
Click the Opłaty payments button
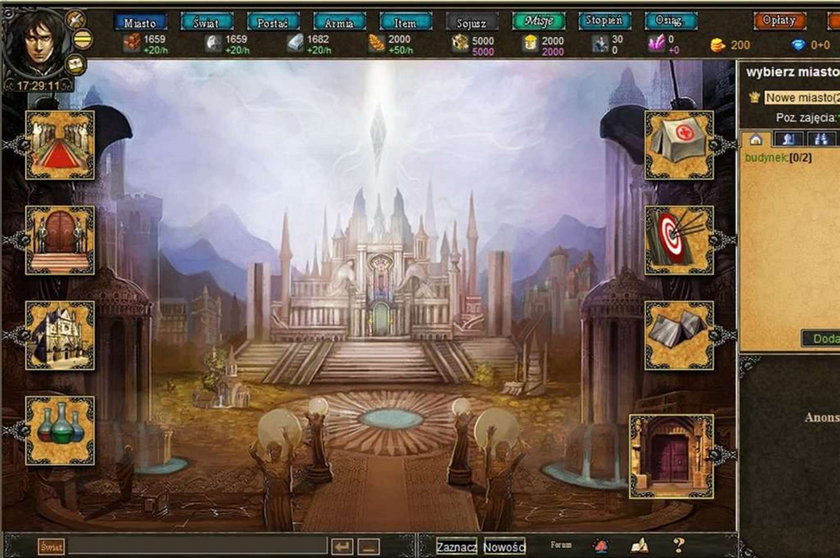pos(779,21)
